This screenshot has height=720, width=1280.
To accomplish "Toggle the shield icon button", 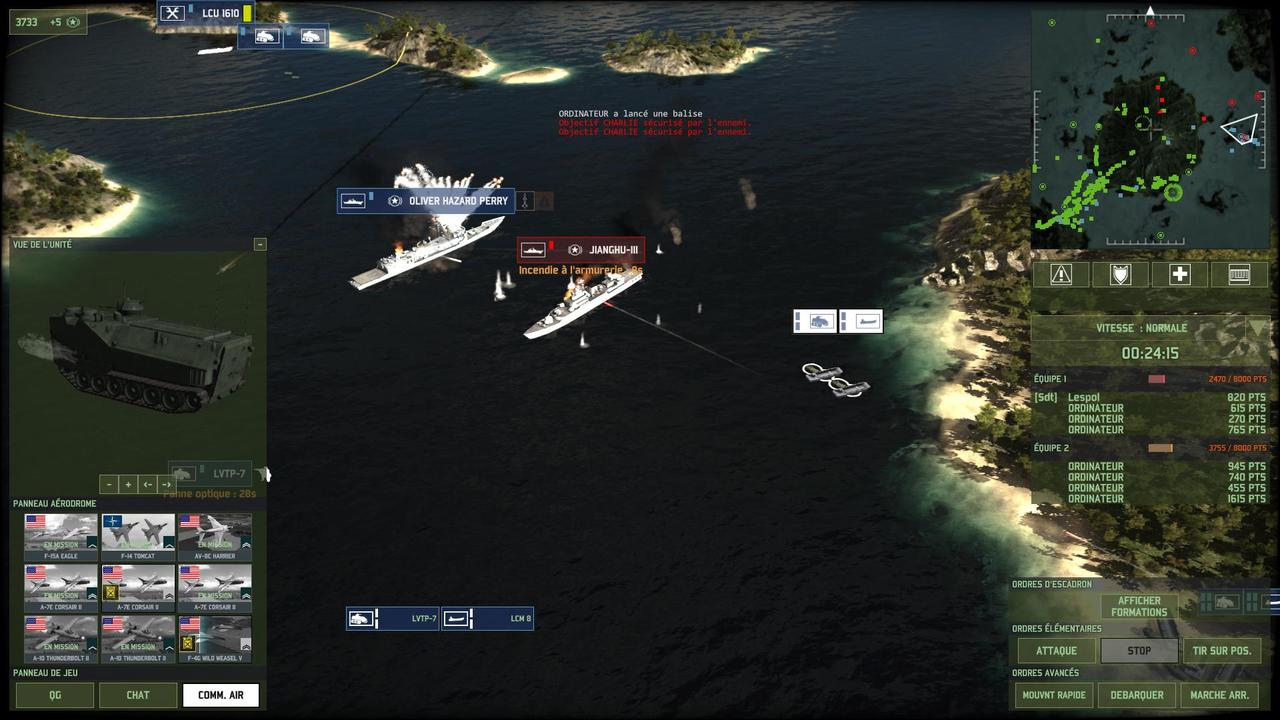I will [1120, 274].
